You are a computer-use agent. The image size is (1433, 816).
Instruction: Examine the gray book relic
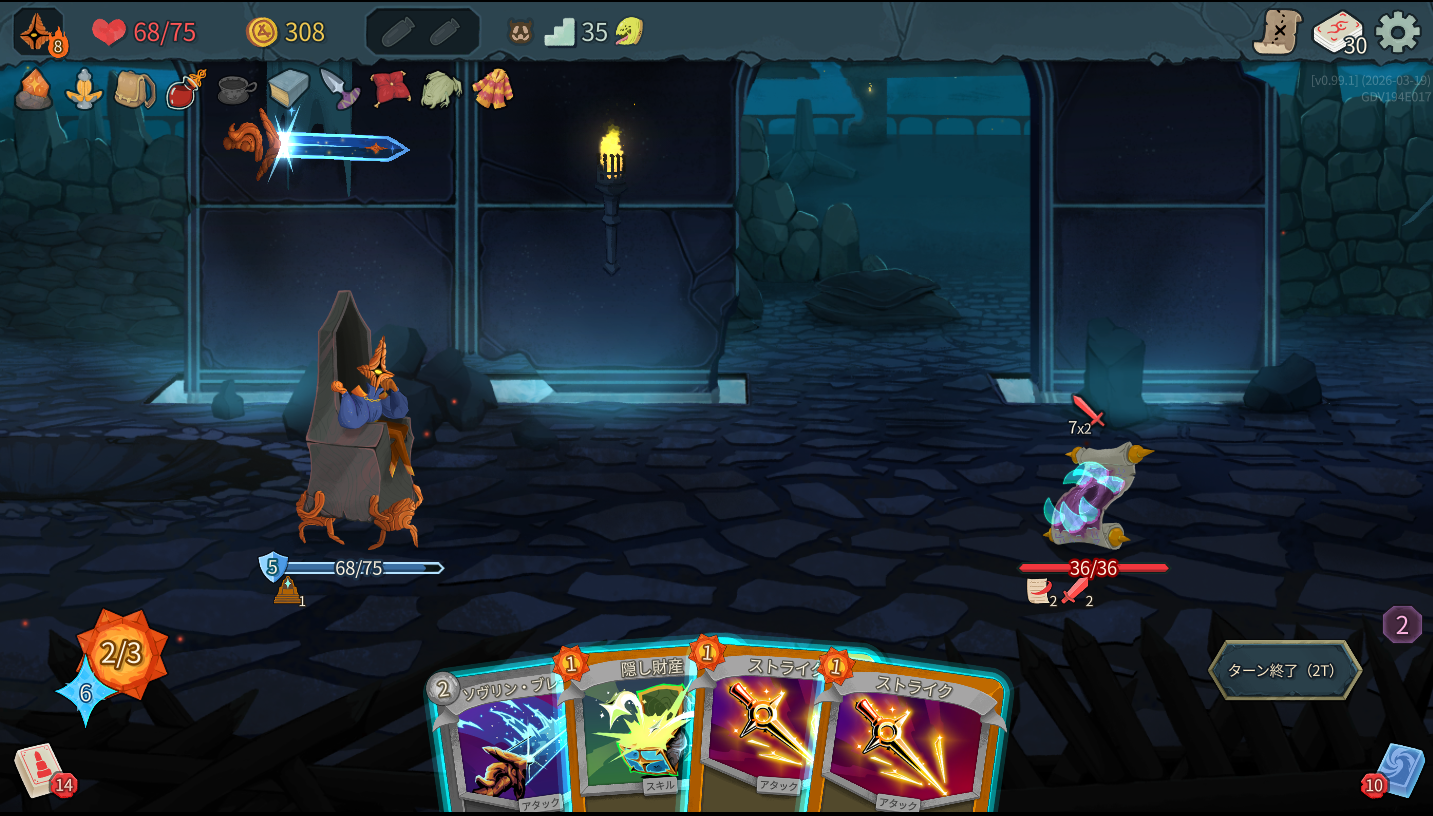click(288, 89)
